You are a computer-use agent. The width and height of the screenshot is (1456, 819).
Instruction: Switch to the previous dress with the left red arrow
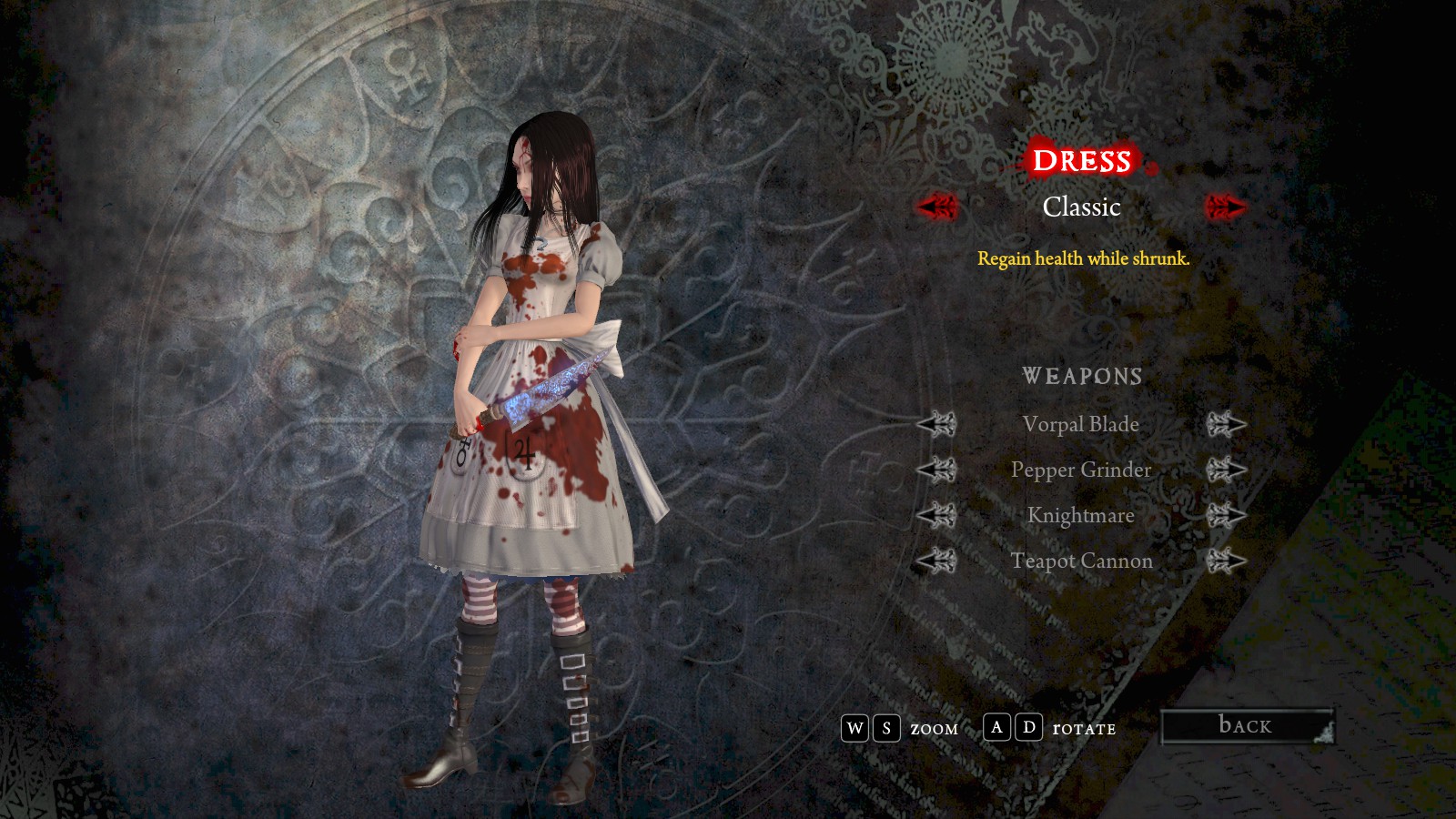[x=936, y=207]
